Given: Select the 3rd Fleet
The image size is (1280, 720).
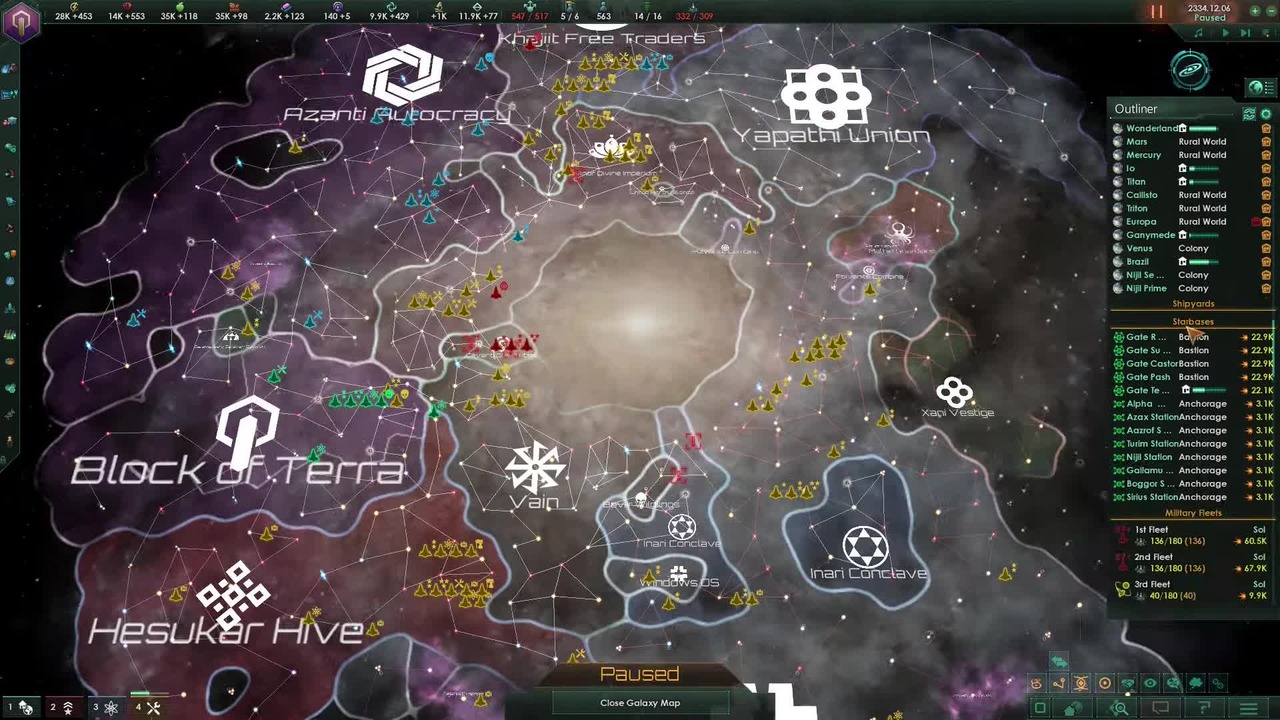Looking at the screenshot, I should pos(1152,584).
